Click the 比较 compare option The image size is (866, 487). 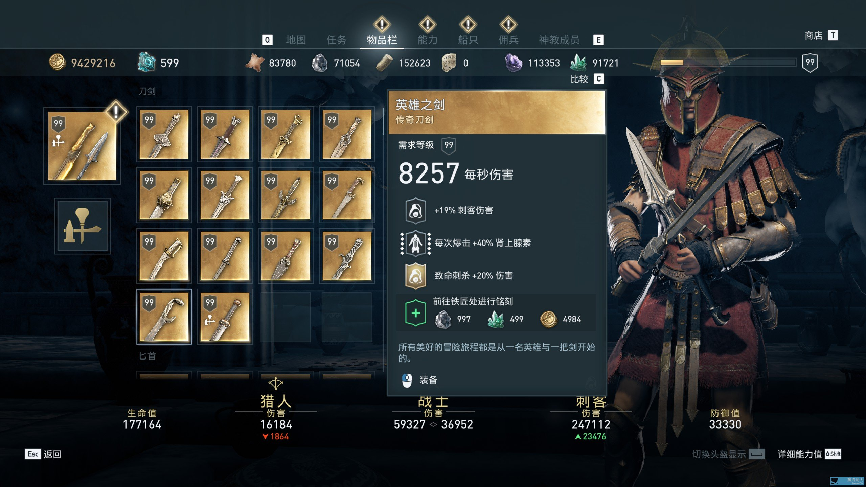point(586,79)
